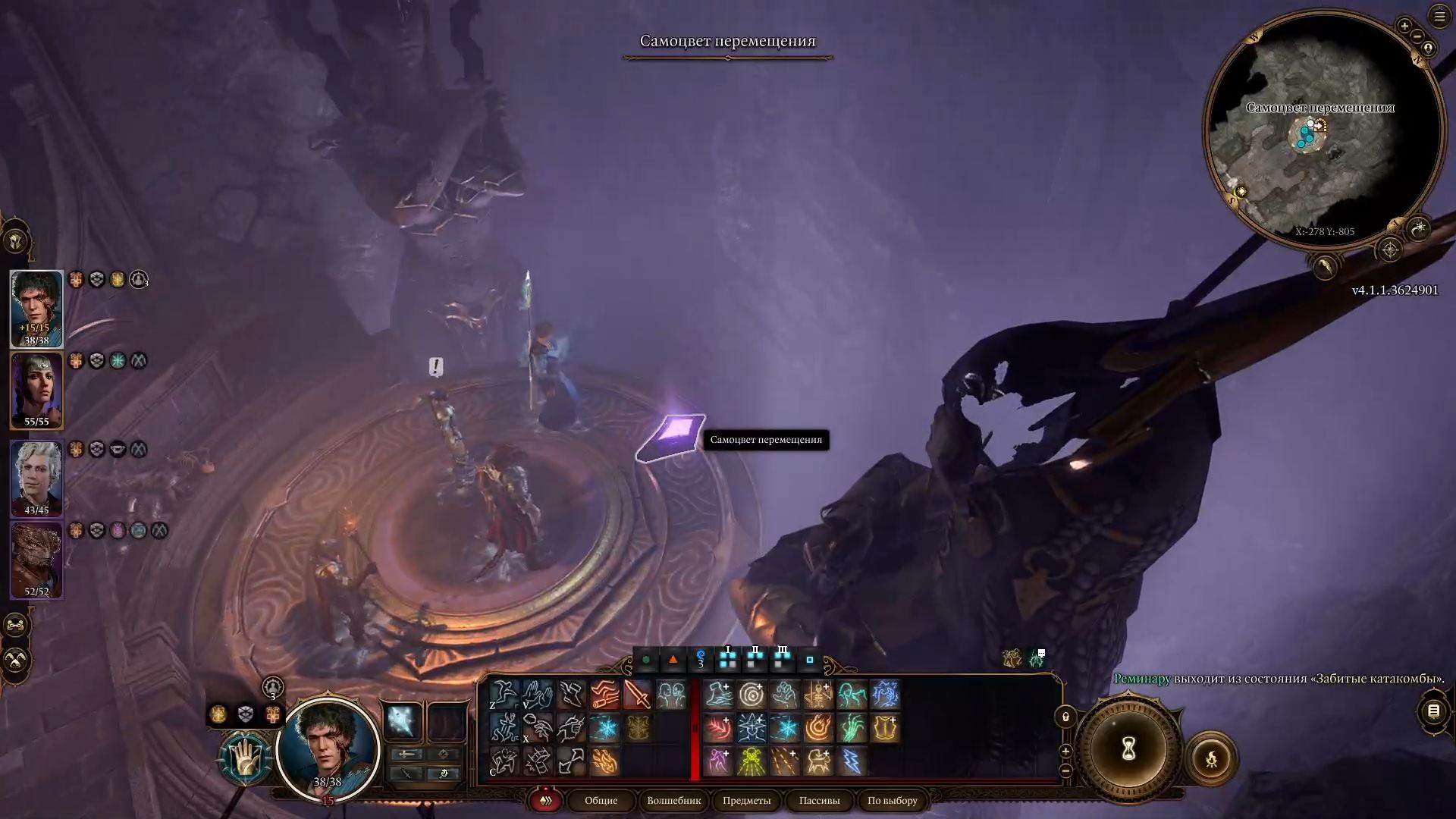Open the combat log panel
The height and width of the screenshot is (819, 1456).
click(x=1433, y=711)
